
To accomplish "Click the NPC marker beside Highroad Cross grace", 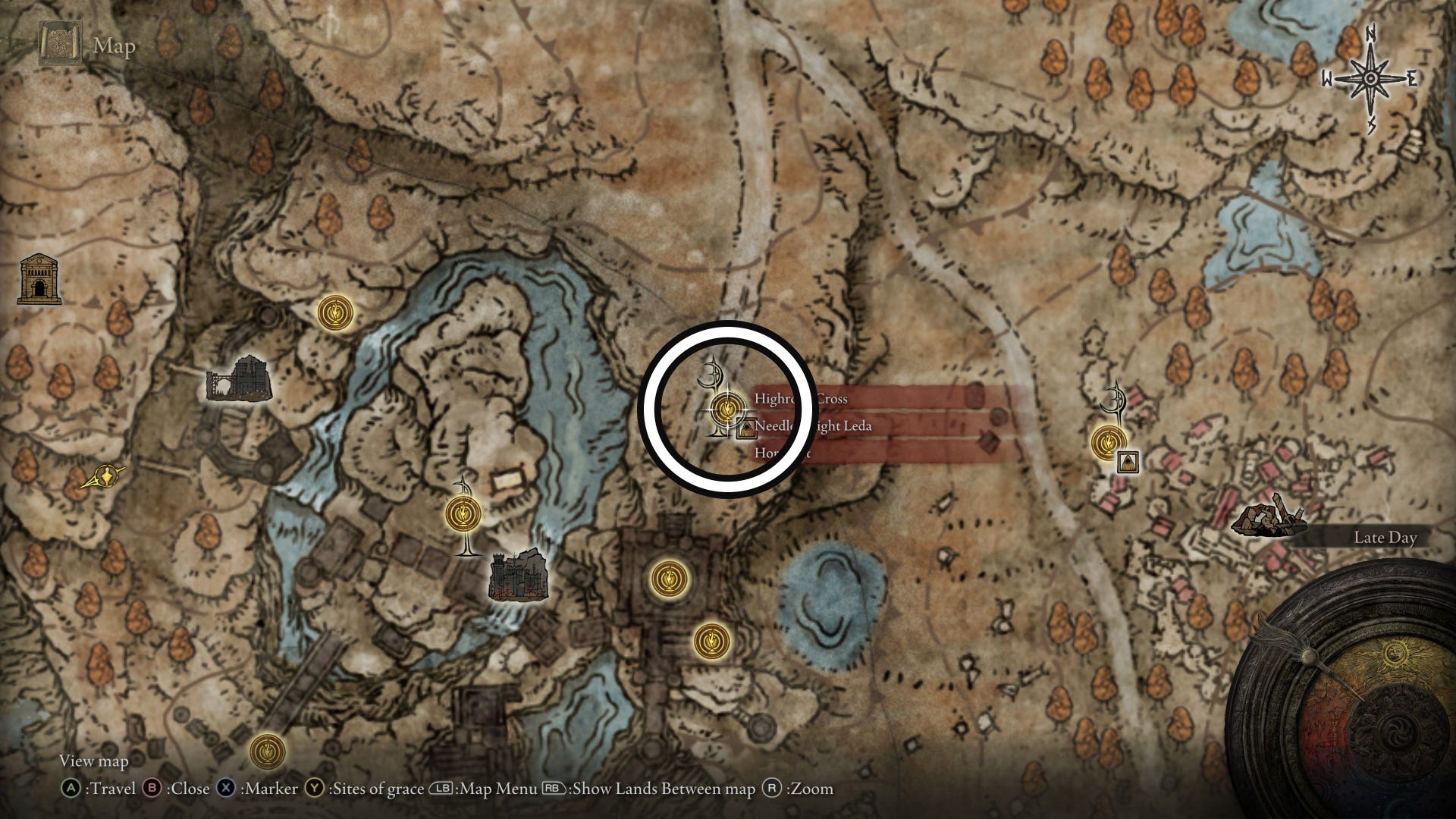I will coord(747,429).
